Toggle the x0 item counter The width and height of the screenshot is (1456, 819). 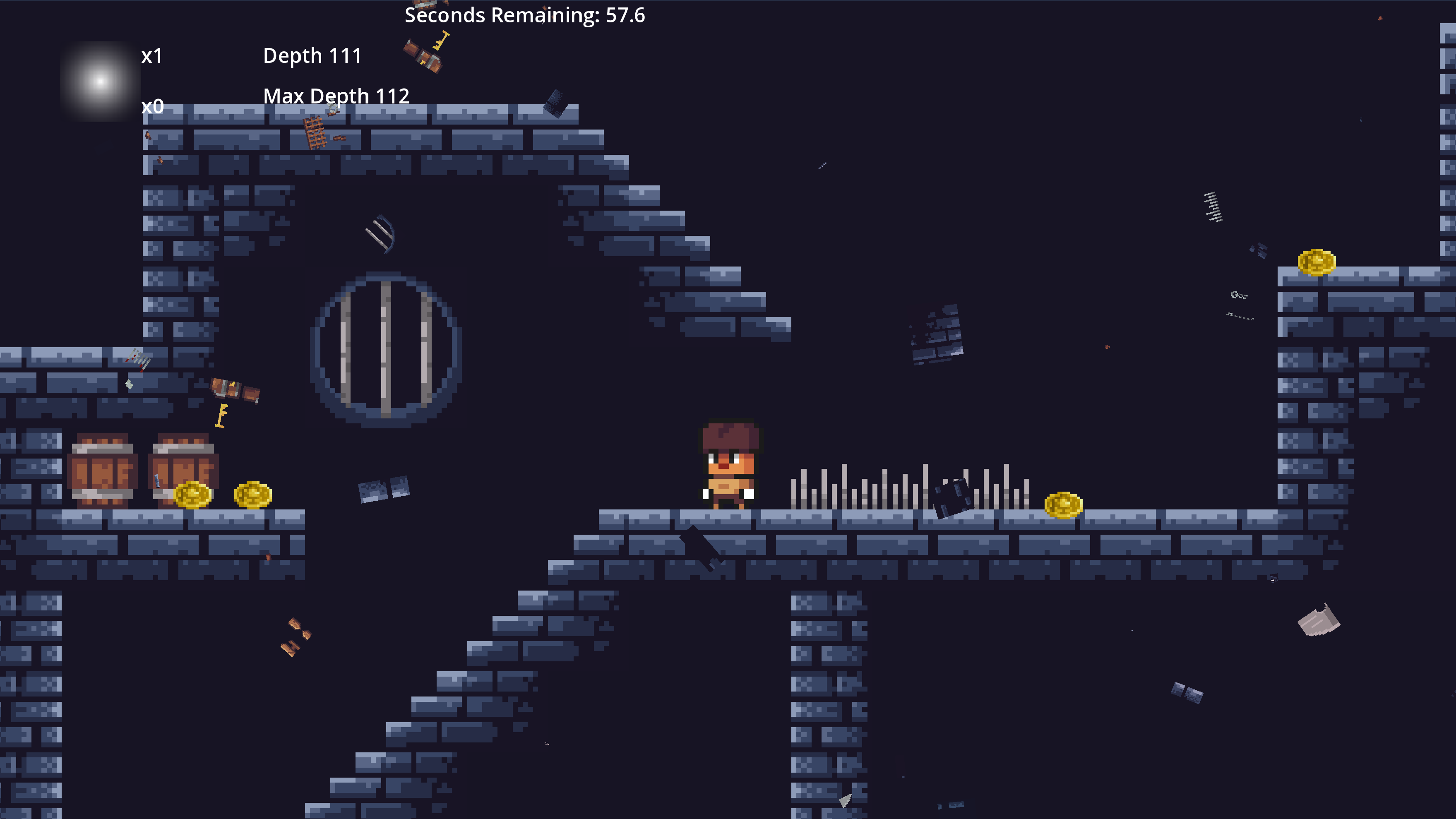point(153,107)
